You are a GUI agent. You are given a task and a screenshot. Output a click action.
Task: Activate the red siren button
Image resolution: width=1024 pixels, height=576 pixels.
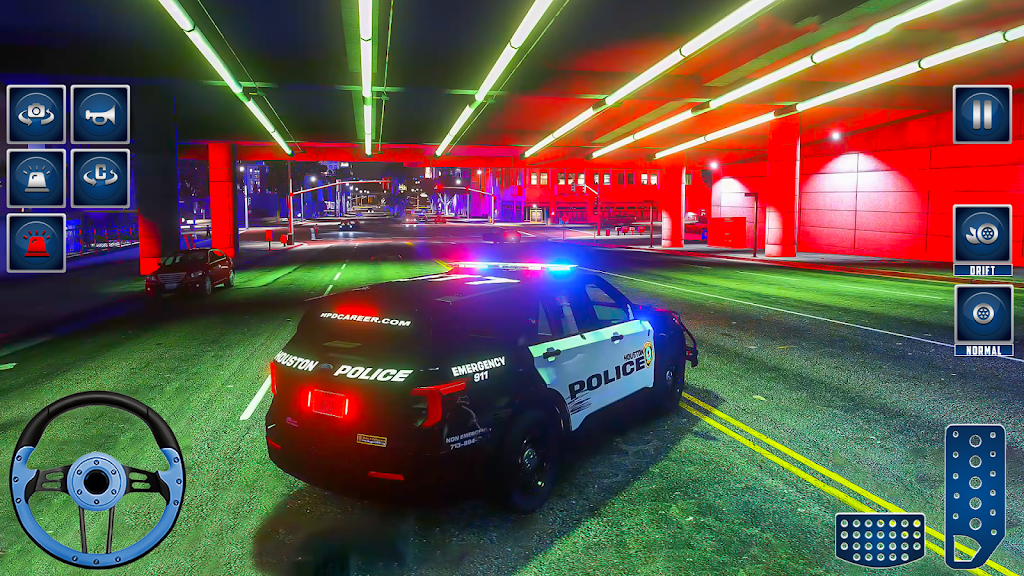(x=36, y=242)
